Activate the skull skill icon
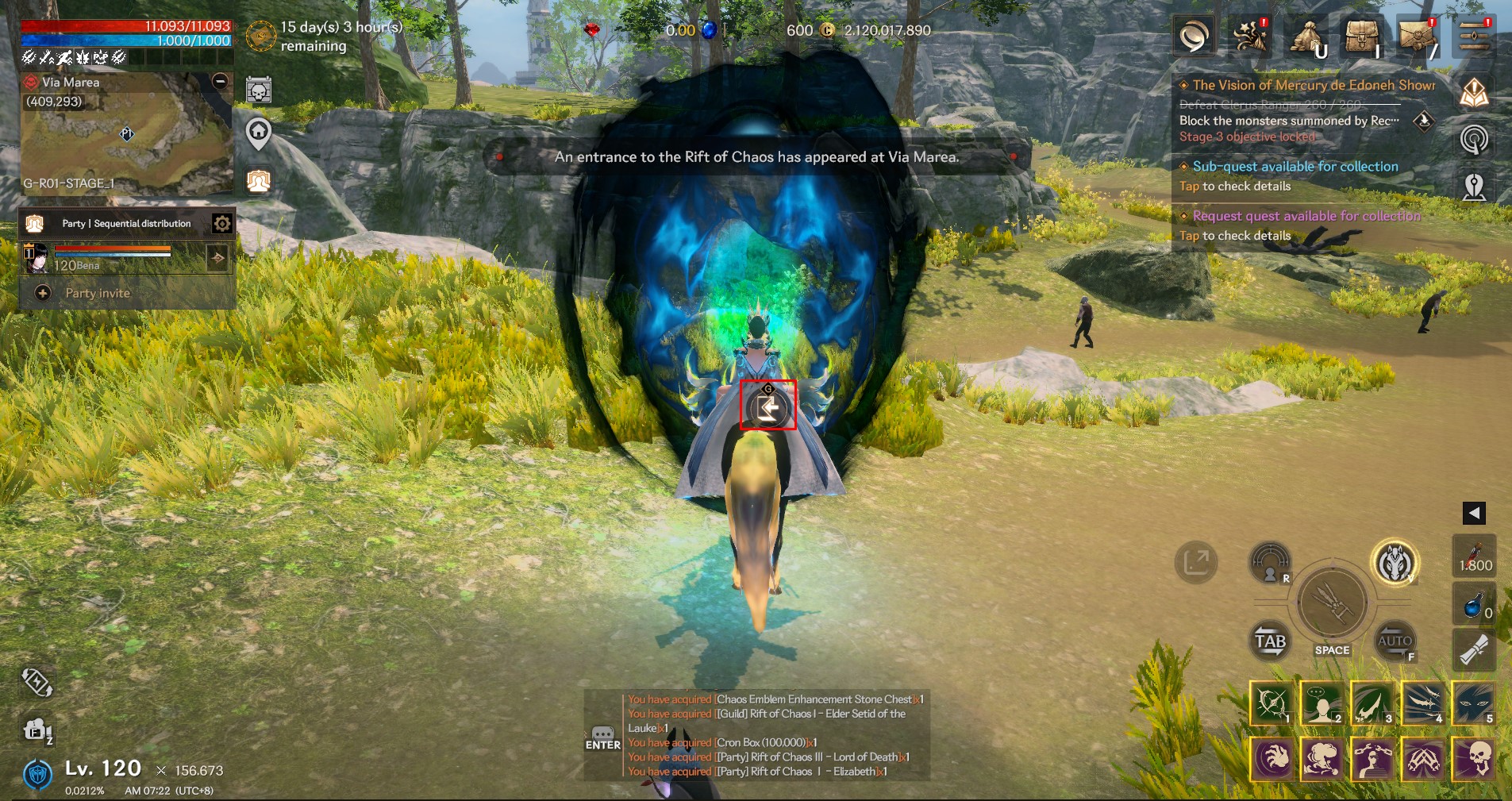This screenshot has width=1512, height=801. (x=1474, y=757)
